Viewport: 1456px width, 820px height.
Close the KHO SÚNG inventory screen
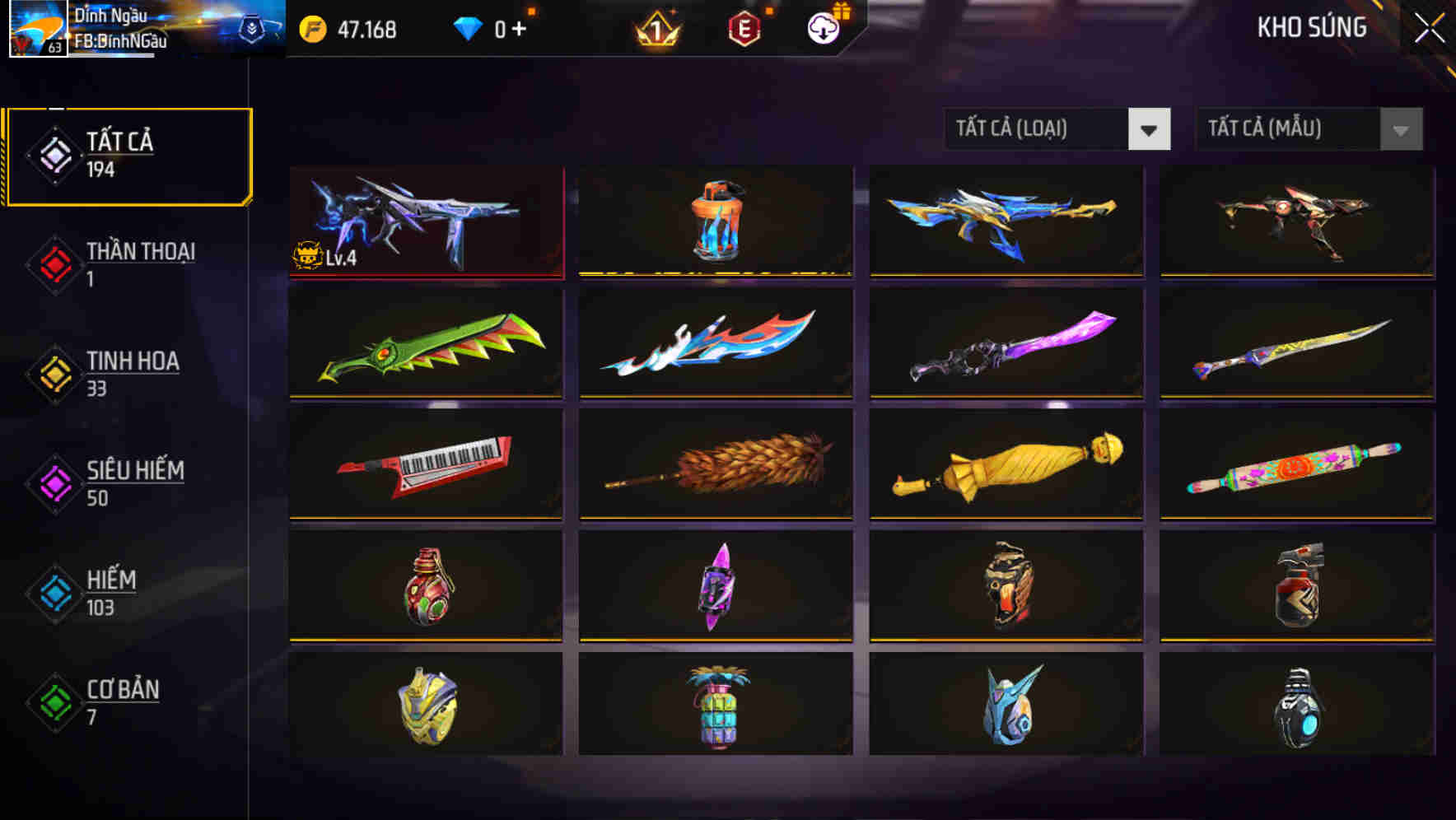[1429, 26]
